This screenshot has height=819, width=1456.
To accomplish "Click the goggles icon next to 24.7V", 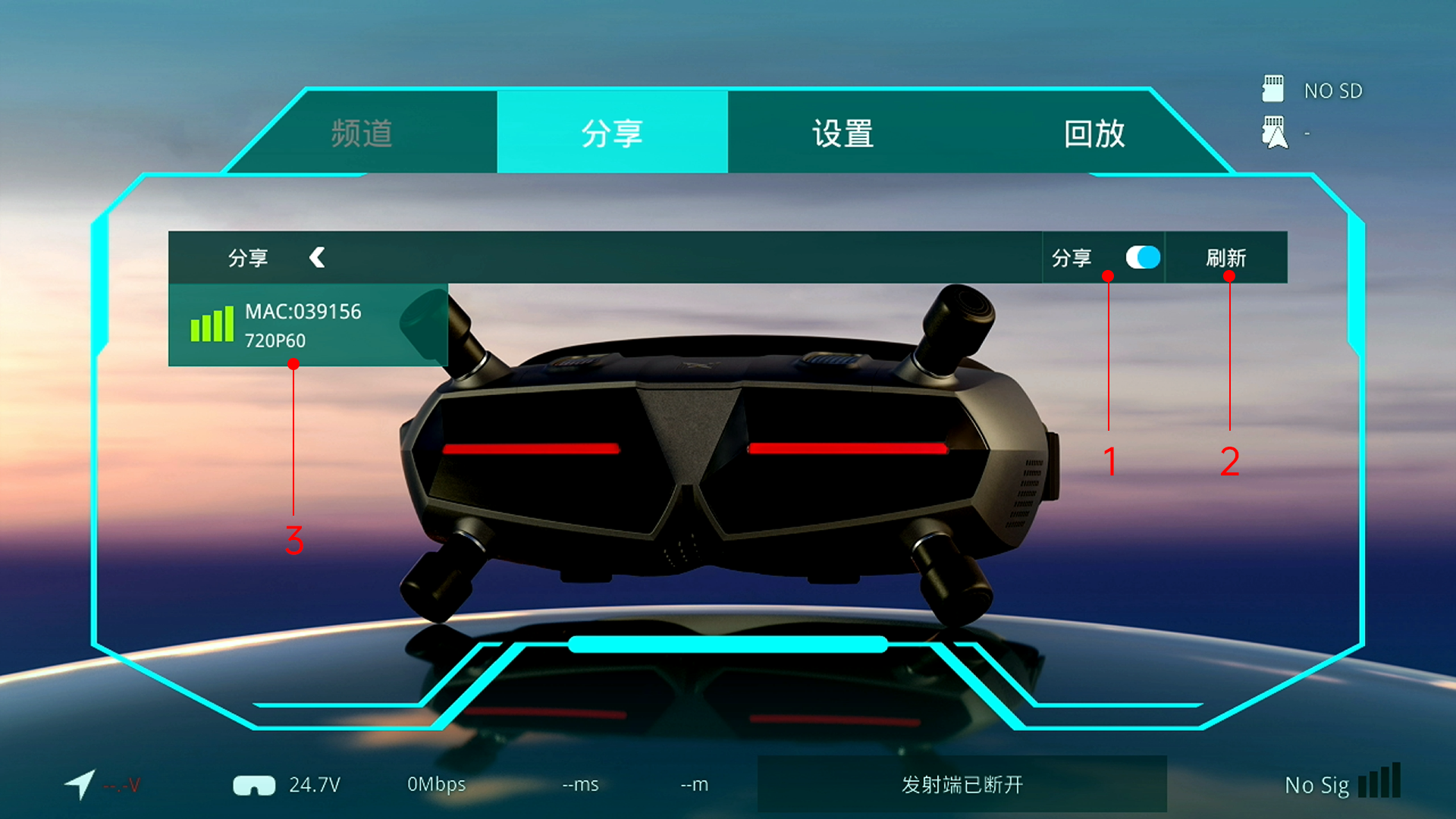I will [256, 785].
